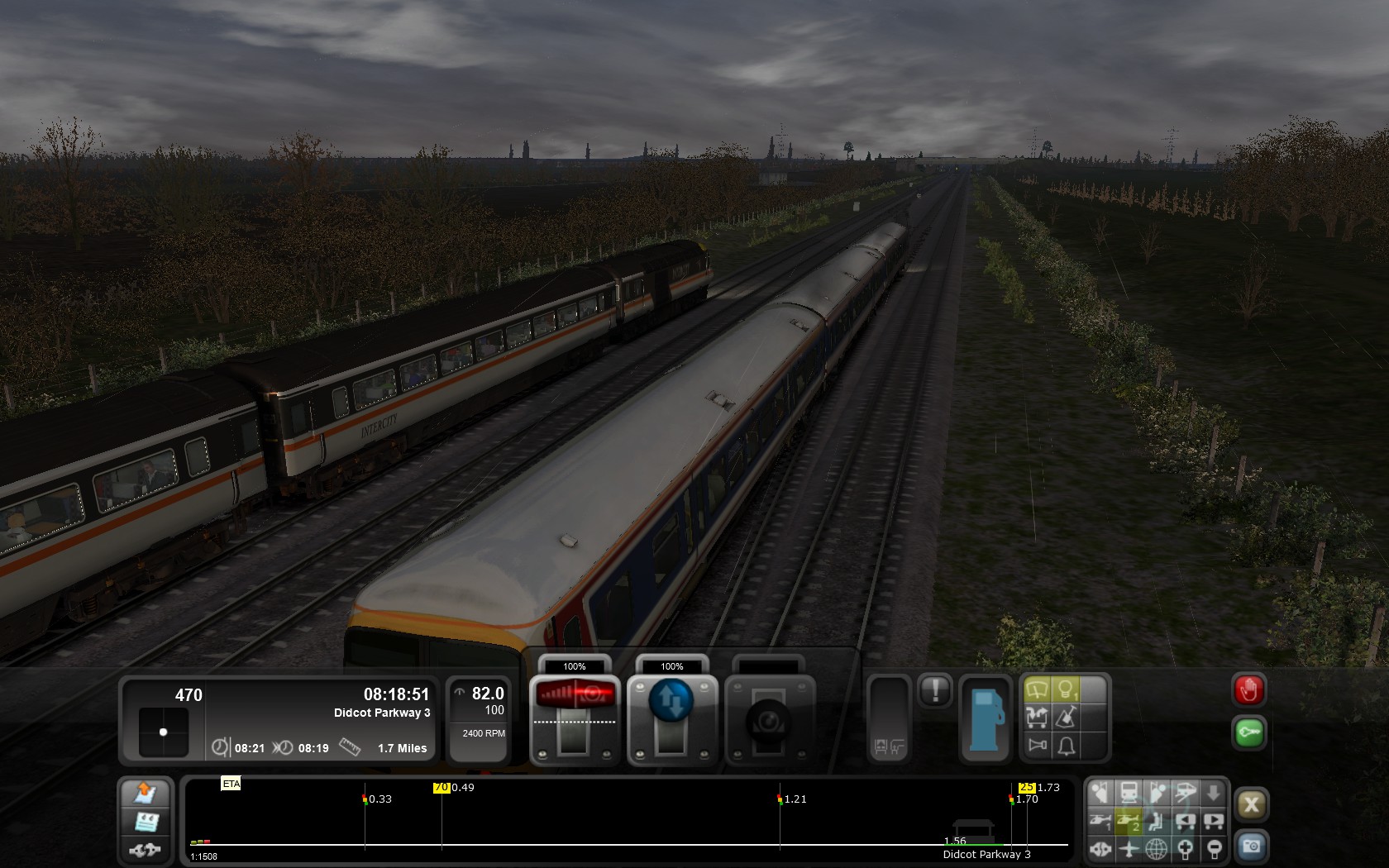Viewport: 1389px width, 868px height.
Task: Acknowledge the exclamation mark alert button
Action: click(935, 690)
